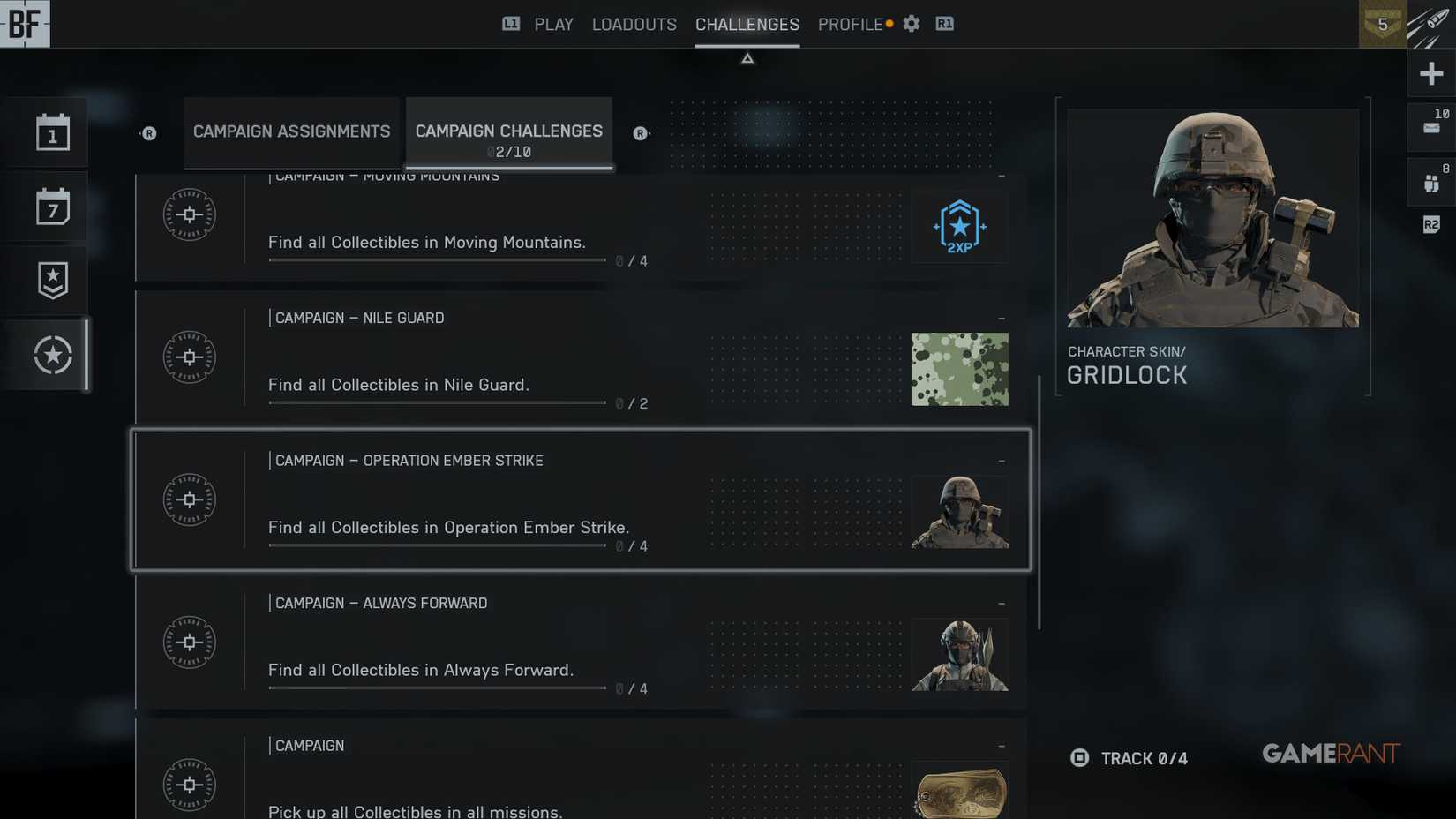This screenshot has width=1456, height=819.
Task: Click the Always Forward progress bar
Action: 437,688
